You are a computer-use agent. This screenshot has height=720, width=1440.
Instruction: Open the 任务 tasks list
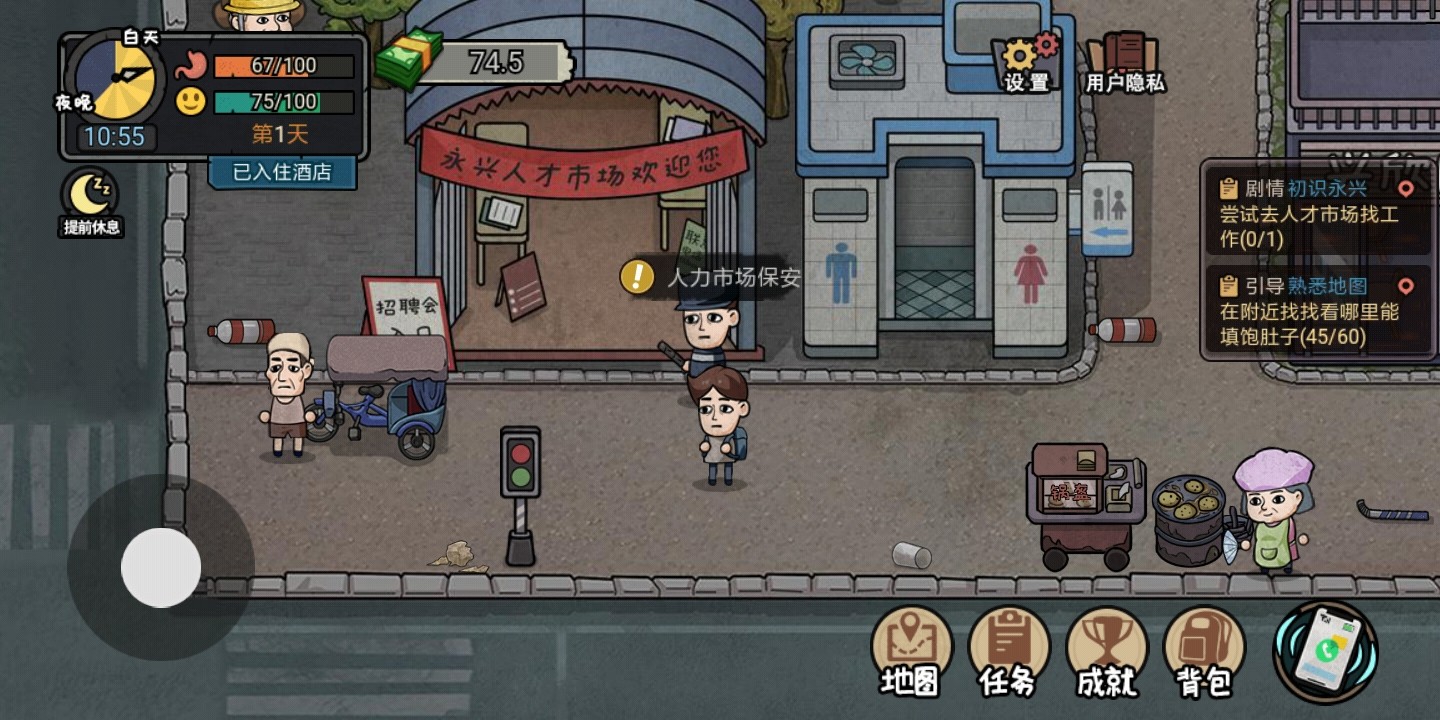coord(1008,651)
